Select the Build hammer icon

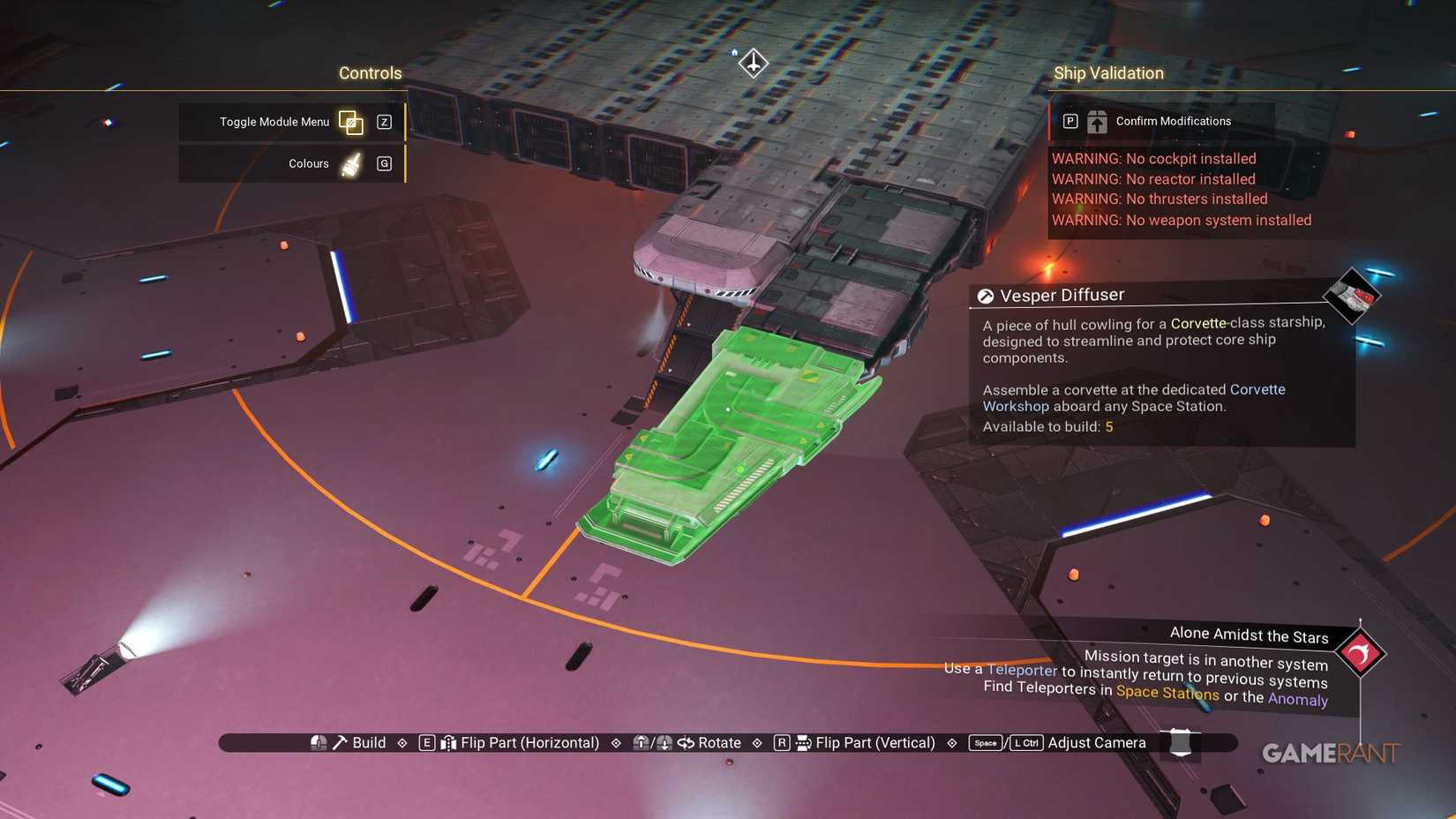pos(339,742)
